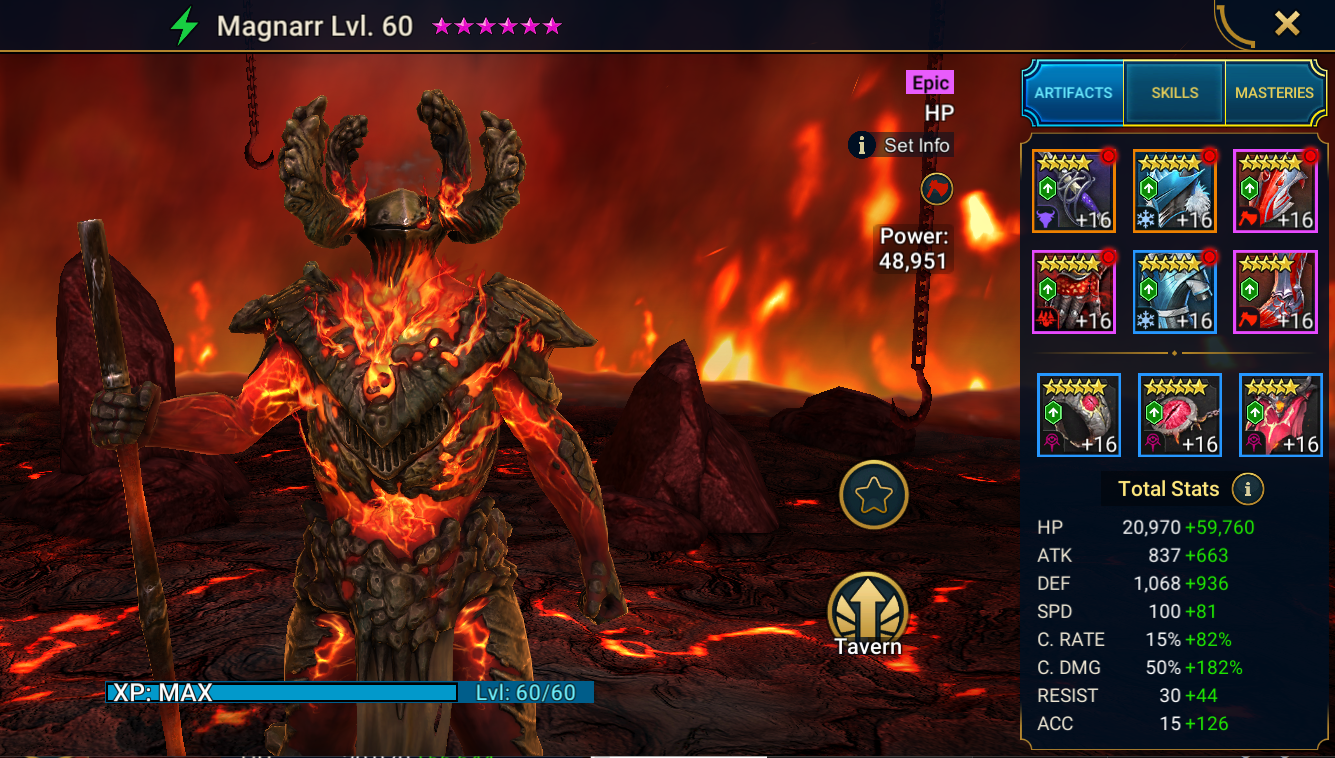The image size is (1335, 758).
Task: Open the ring accessory slot
Action: point(1078,415)
